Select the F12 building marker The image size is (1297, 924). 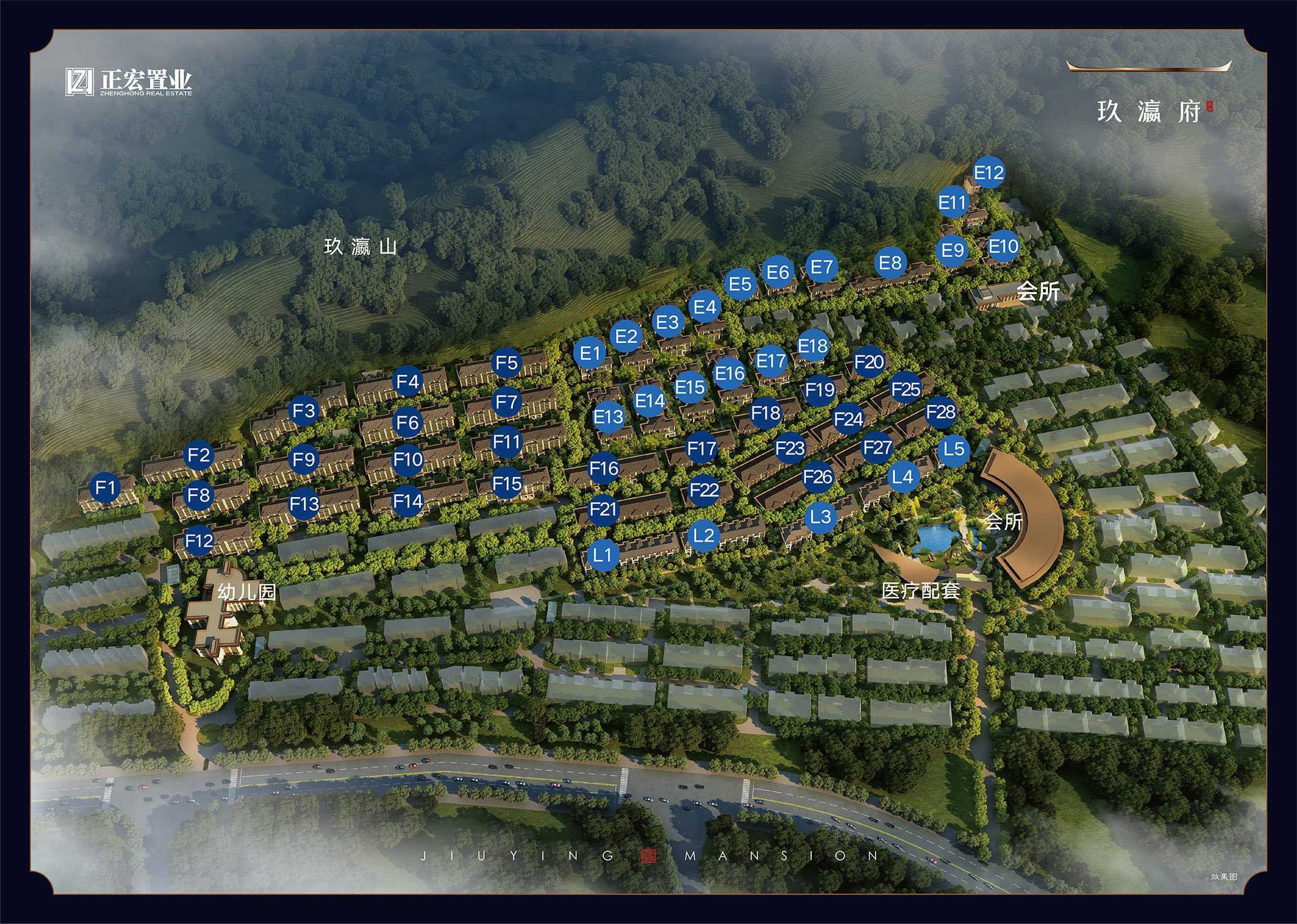(x=199, y=540)
